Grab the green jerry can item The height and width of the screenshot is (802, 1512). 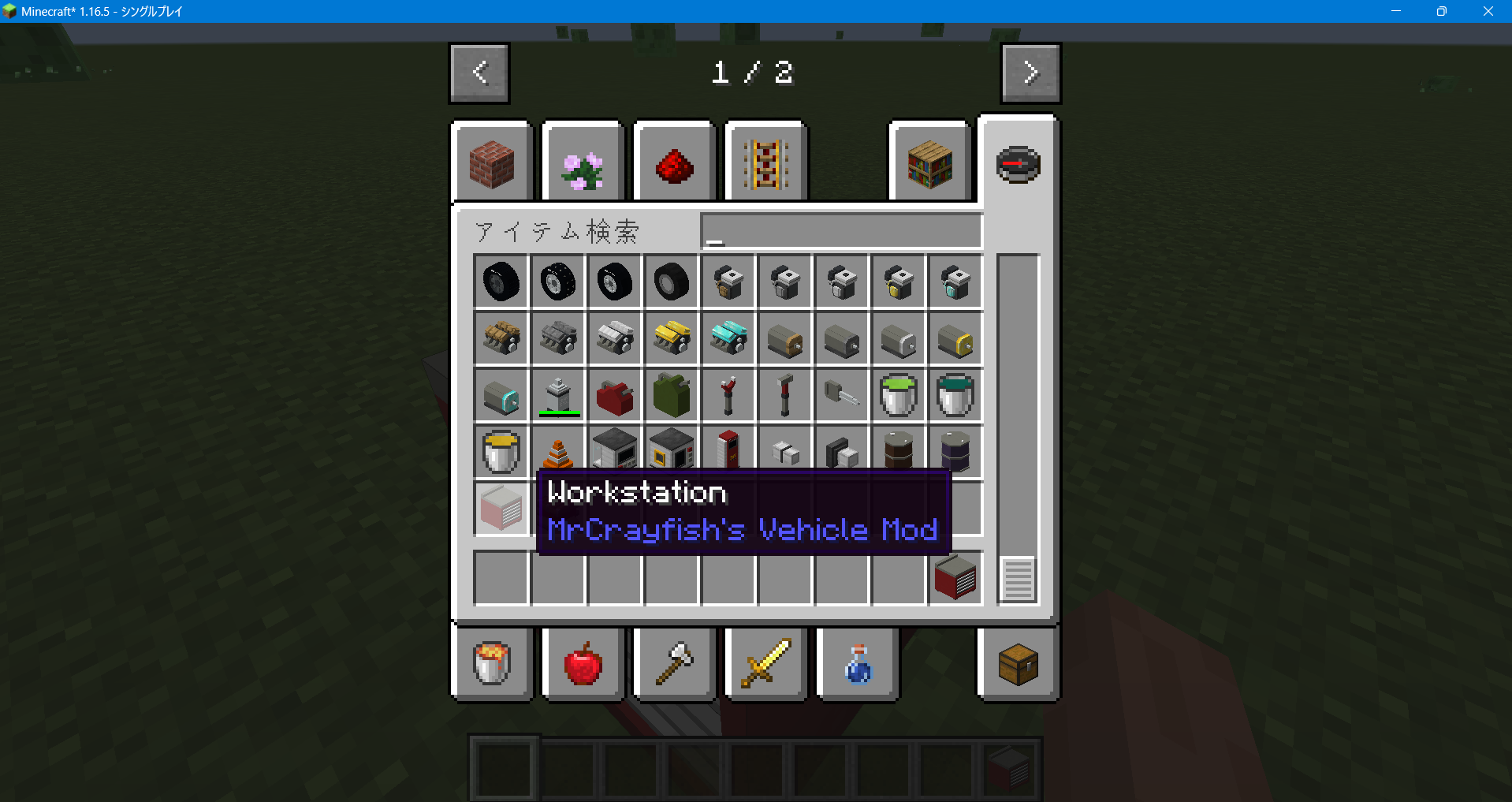coord(671,395)
